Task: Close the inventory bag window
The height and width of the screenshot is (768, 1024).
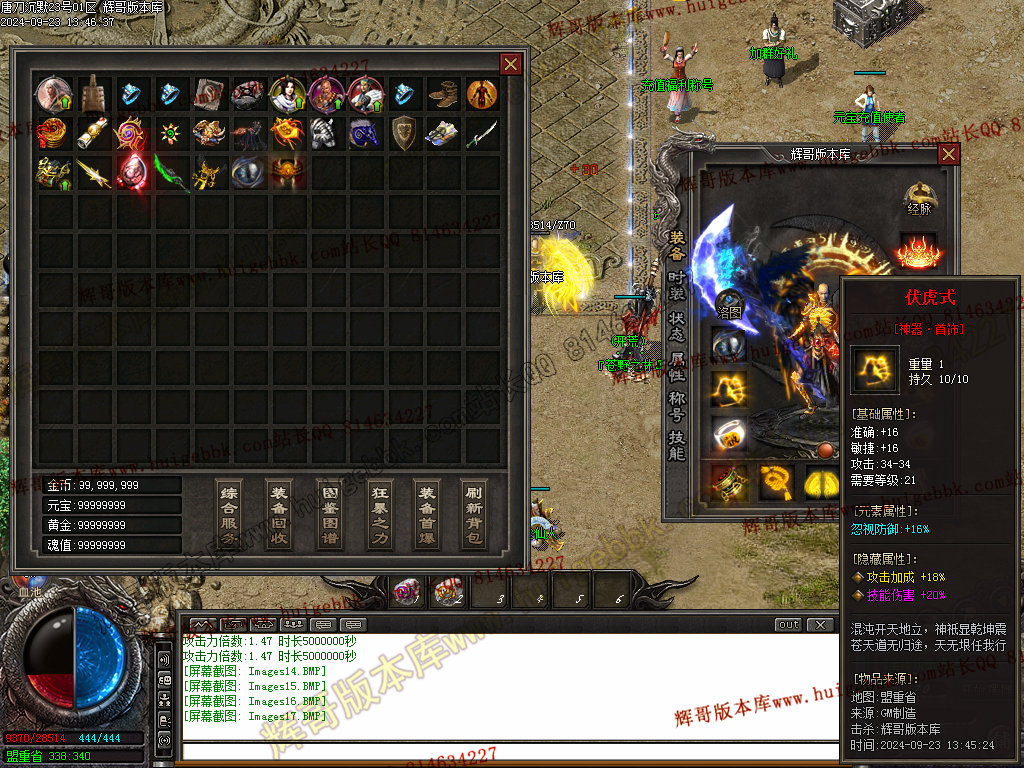Action: coord(510,64)
